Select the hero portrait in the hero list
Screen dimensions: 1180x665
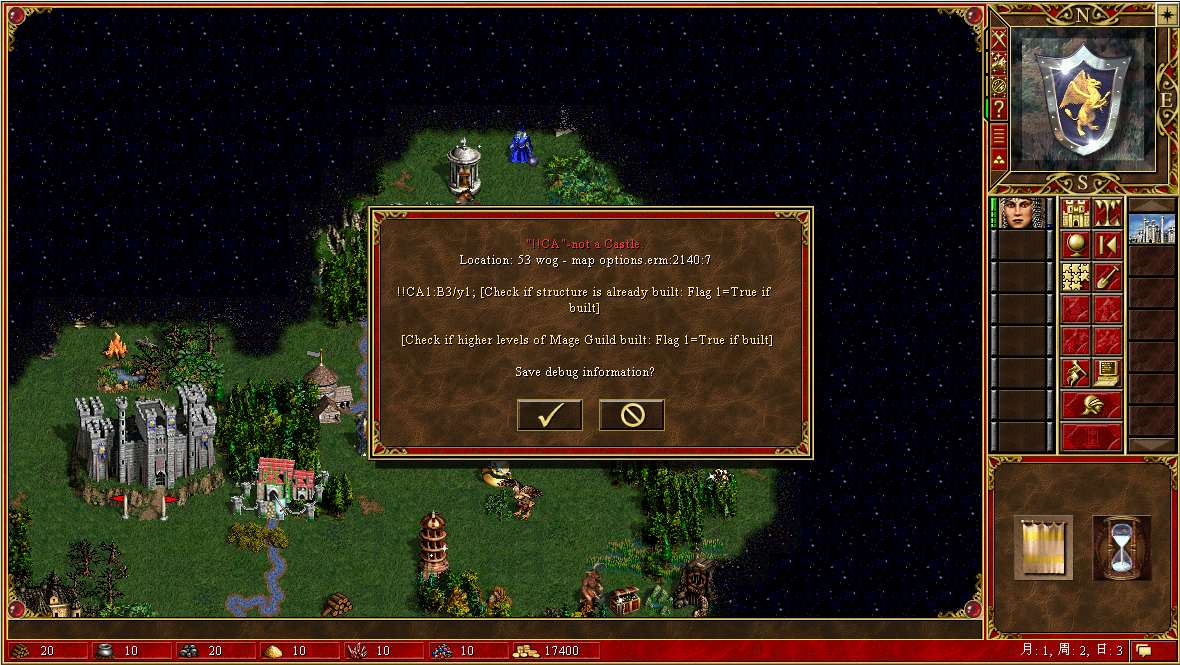1019,213
